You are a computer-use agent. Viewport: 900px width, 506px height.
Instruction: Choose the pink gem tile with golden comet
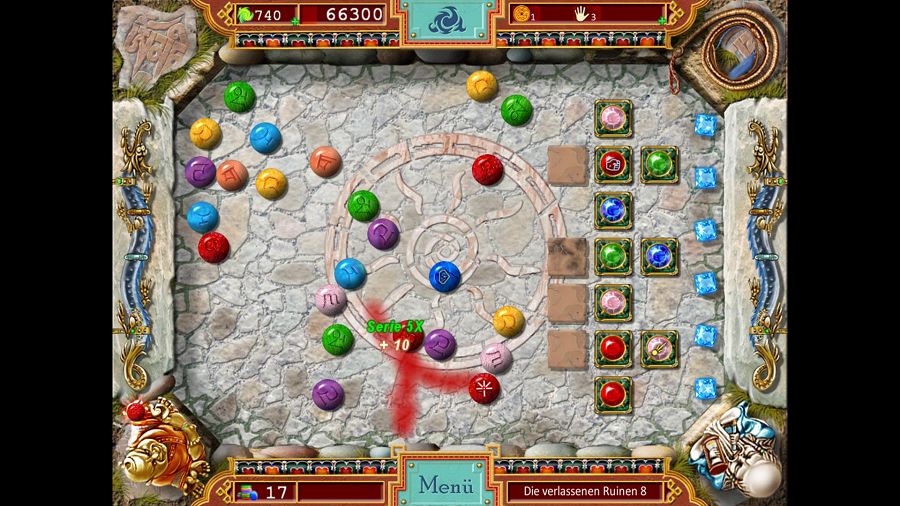tap(659, 348)
